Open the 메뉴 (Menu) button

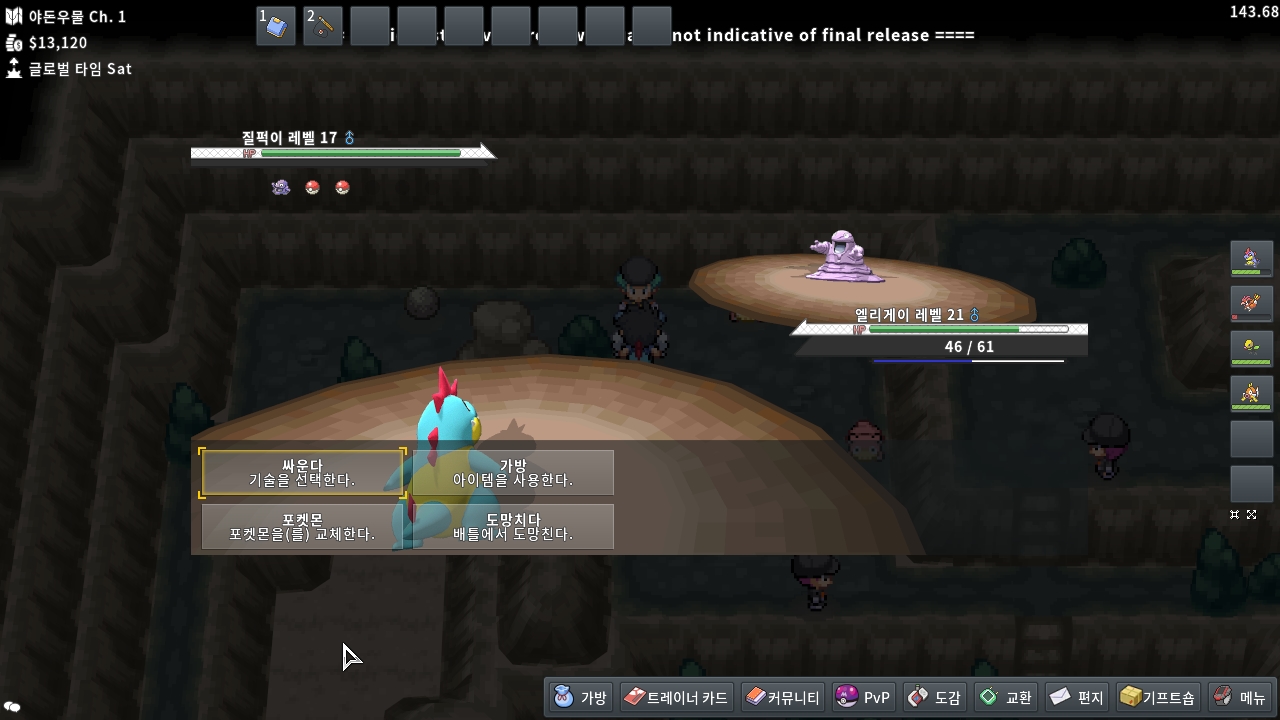[1240, 697]
